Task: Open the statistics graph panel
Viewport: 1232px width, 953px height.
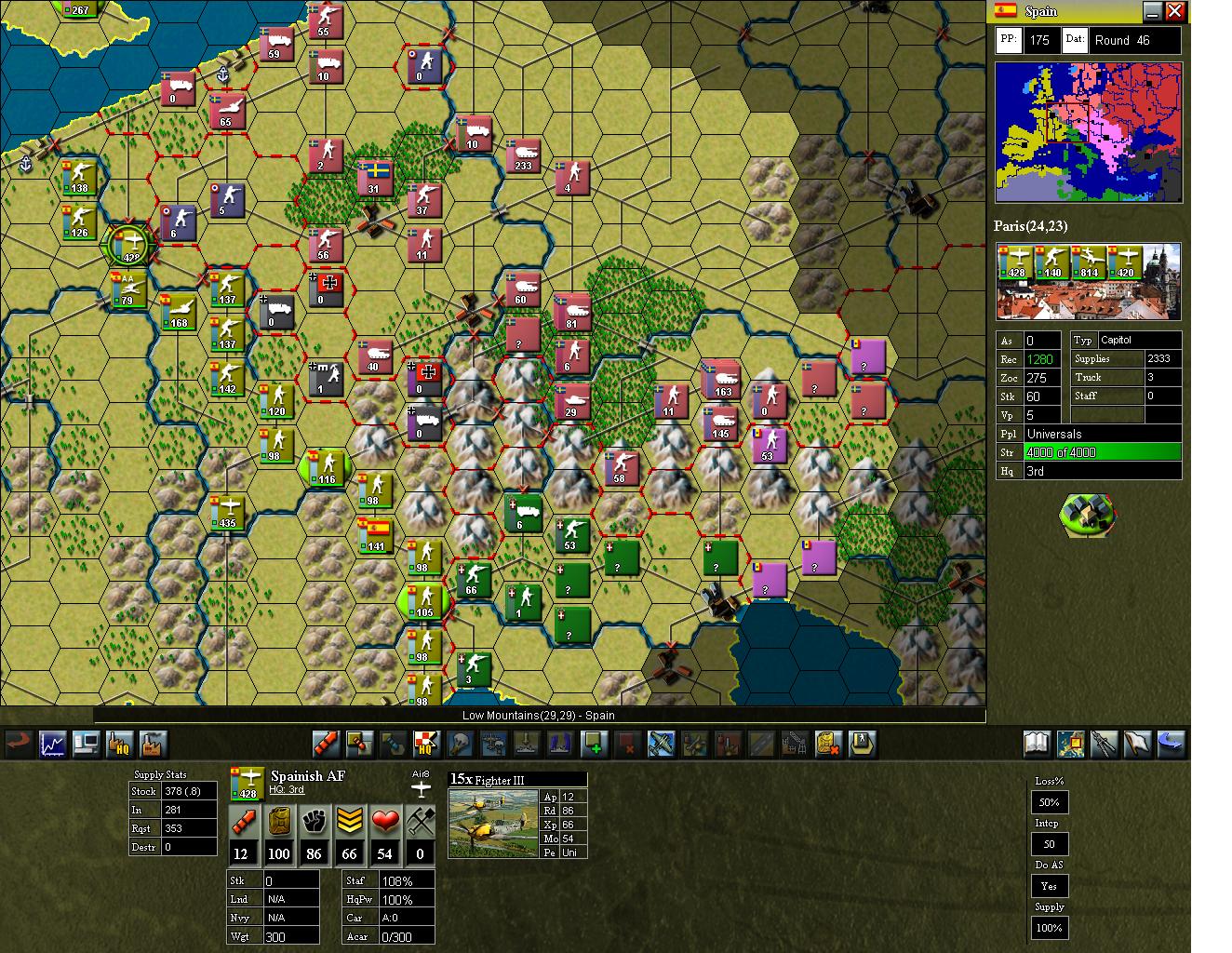Action: 51,743
